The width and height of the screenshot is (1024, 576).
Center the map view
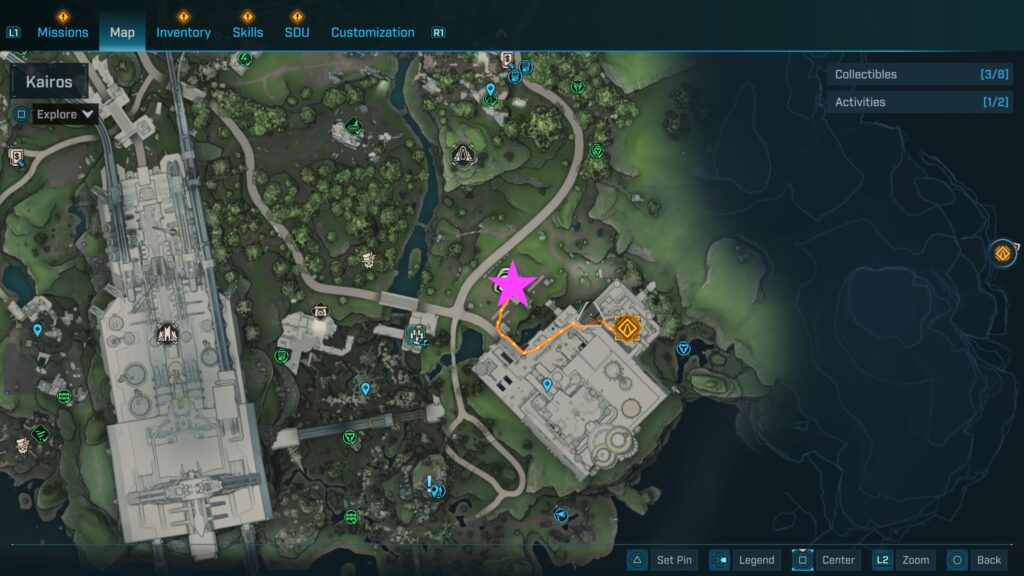pyautogui.click(x=825, y=560)
